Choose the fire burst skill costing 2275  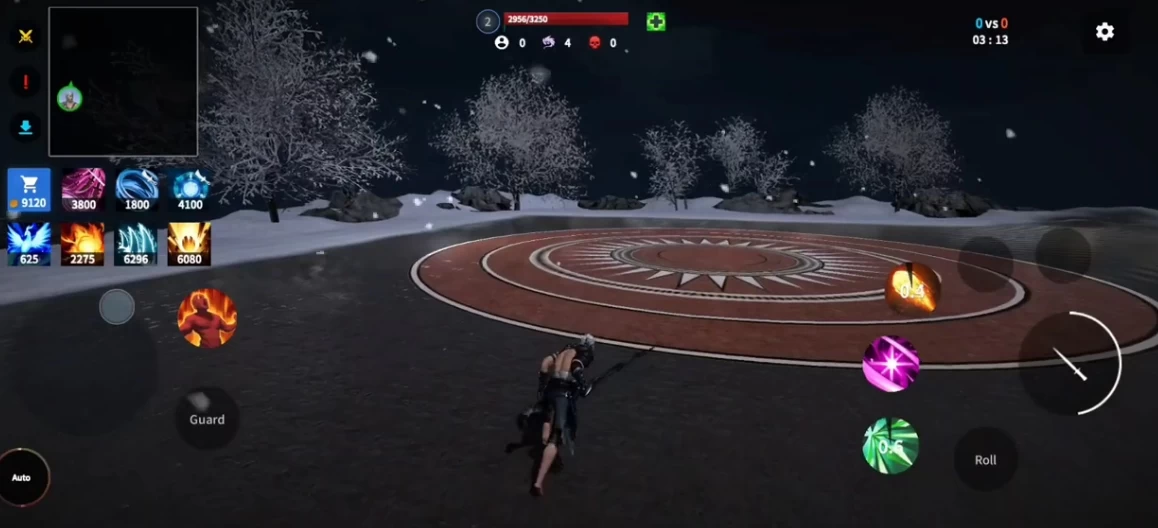click(x=84, y=243)
